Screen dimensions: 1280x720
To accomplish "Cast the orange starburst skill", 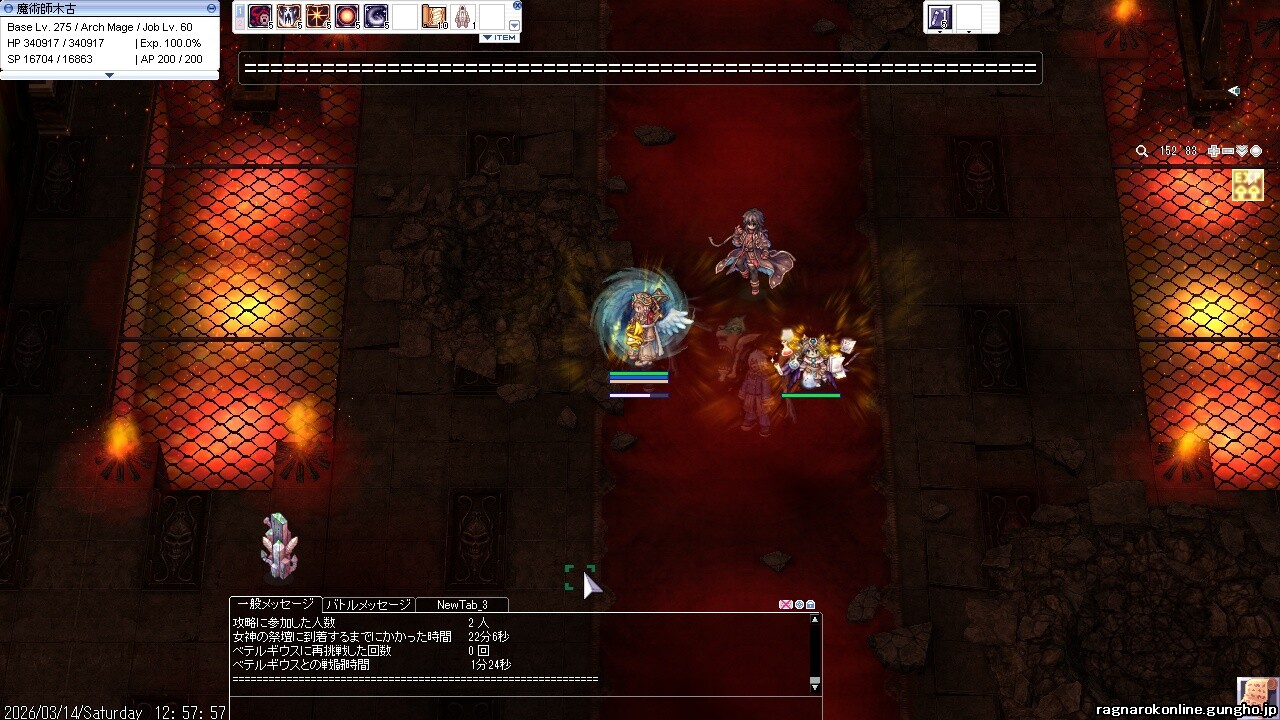I will click(x=318, y=16).
